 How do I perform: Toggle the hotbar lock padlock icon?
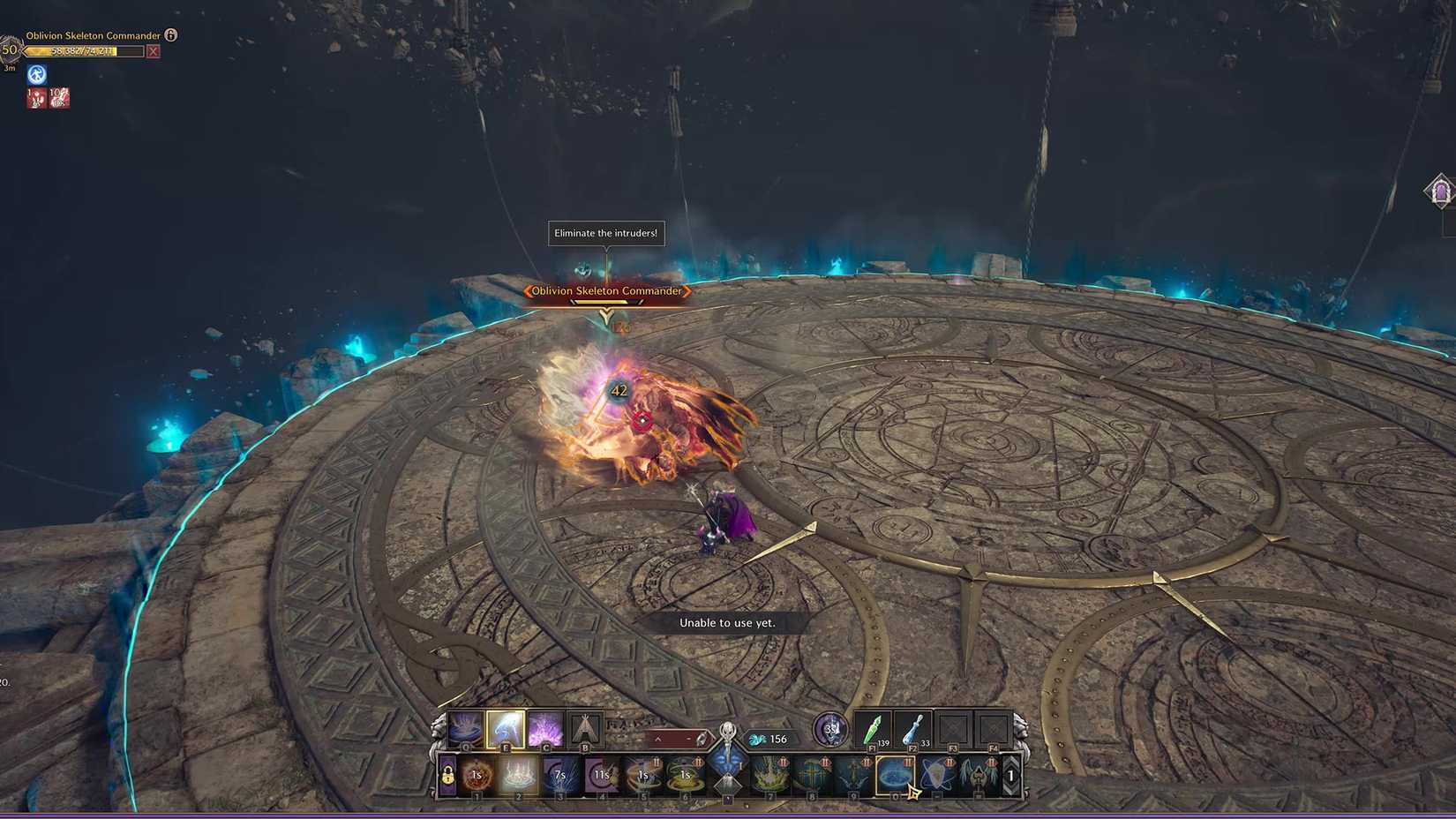[447, 775]
